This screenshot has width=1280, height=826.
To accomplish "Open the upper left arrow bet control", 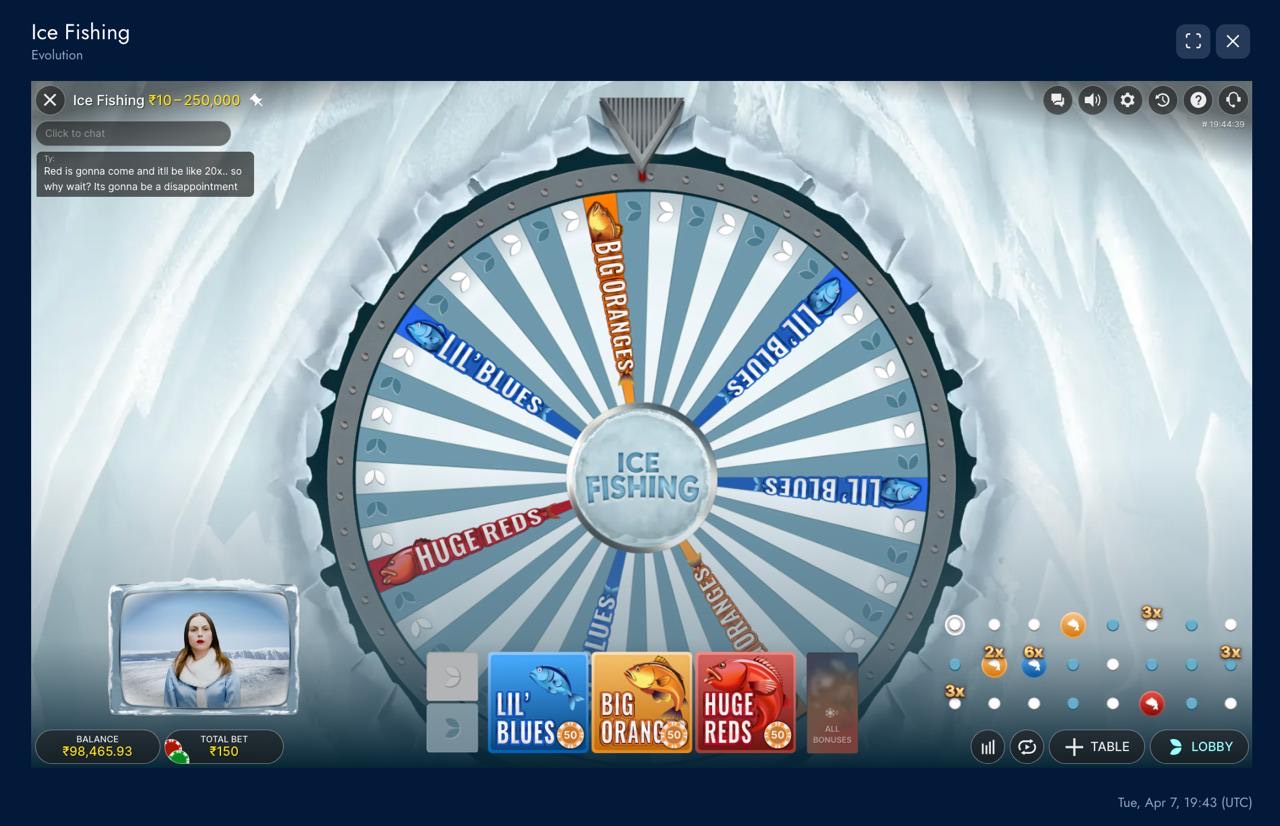I will pyautogui.click(x=452, y=676).
